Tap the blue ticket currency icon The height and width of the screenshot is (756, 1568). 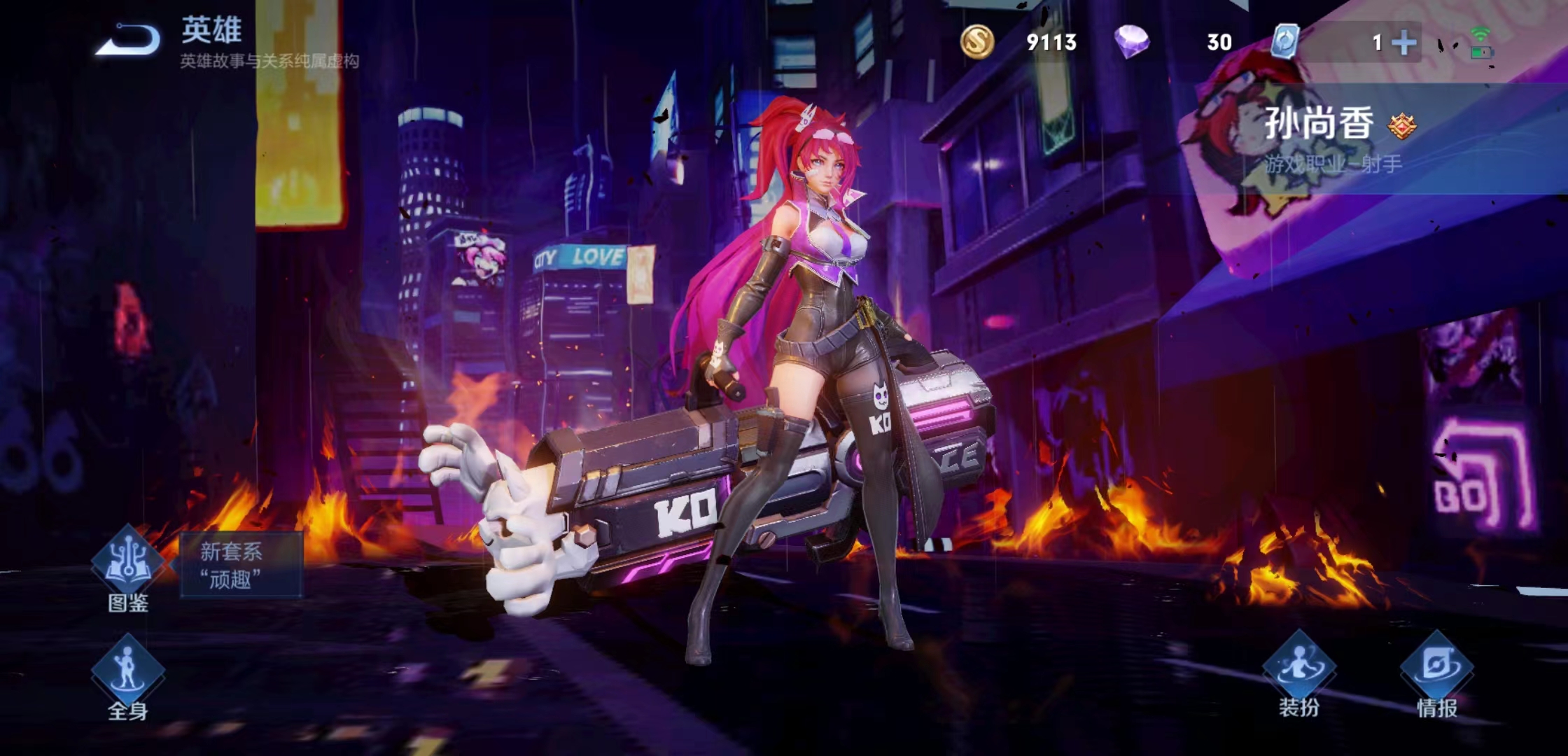(1285, 41)
